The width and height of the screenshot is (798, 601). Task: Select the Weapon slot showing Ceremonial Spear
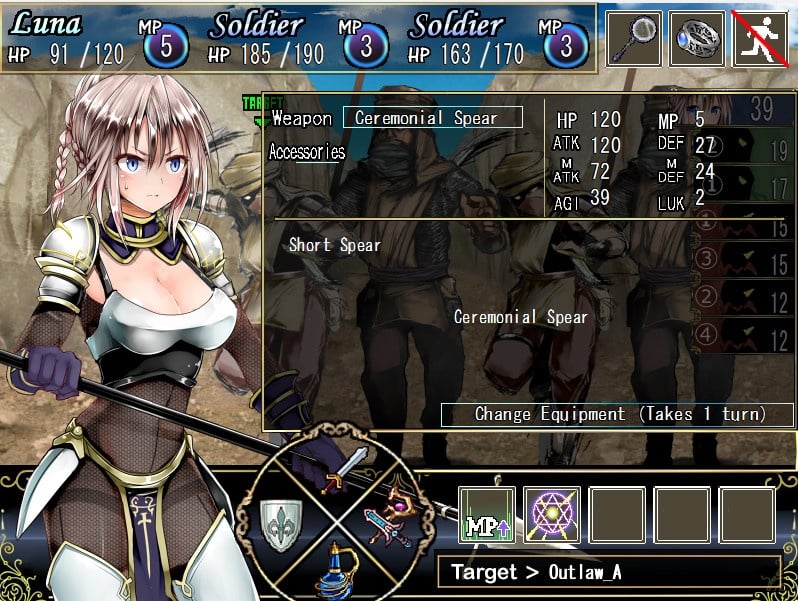[432, 118]
